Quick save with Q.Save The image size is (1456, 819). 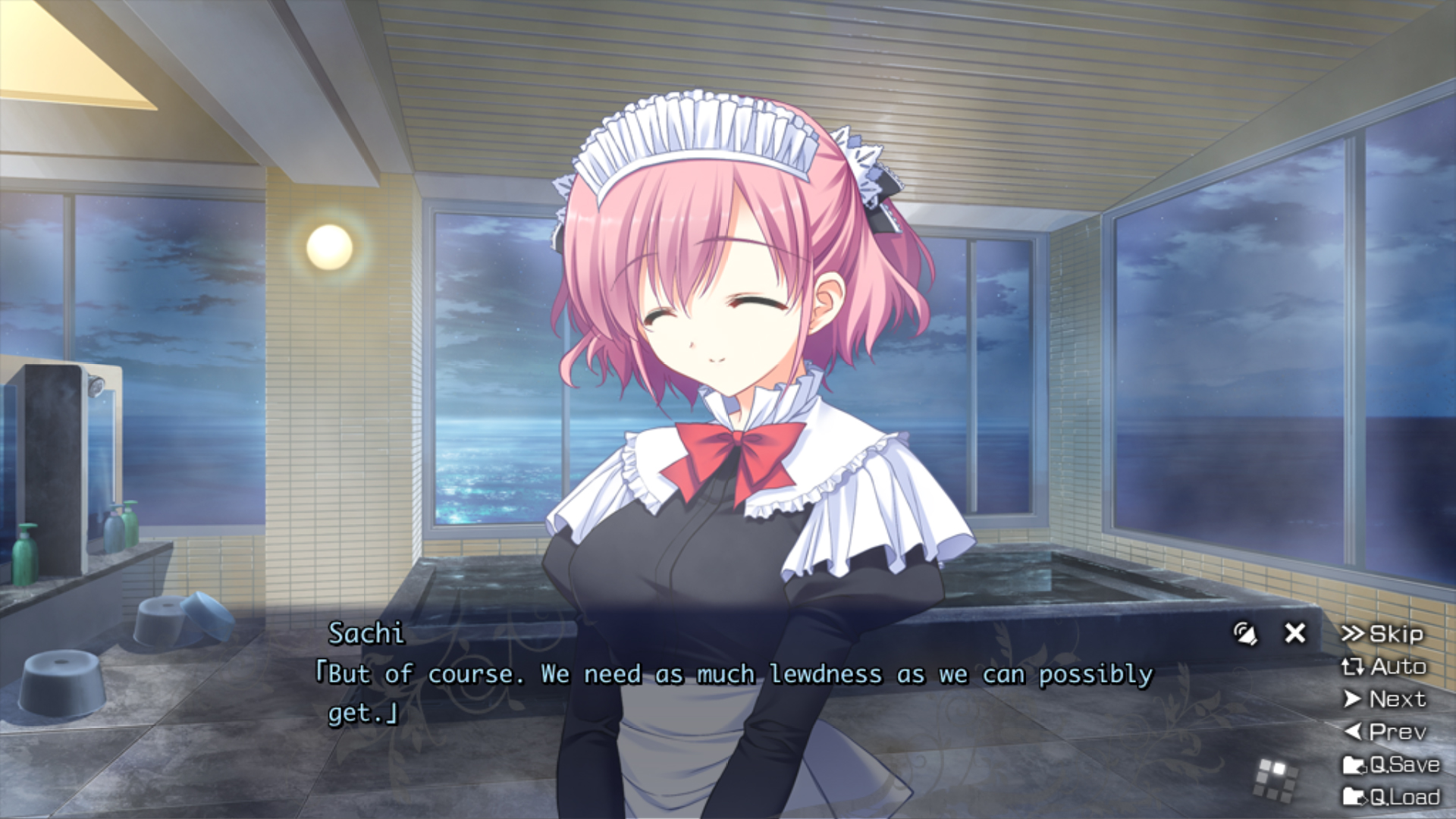tap(1391, 764)
